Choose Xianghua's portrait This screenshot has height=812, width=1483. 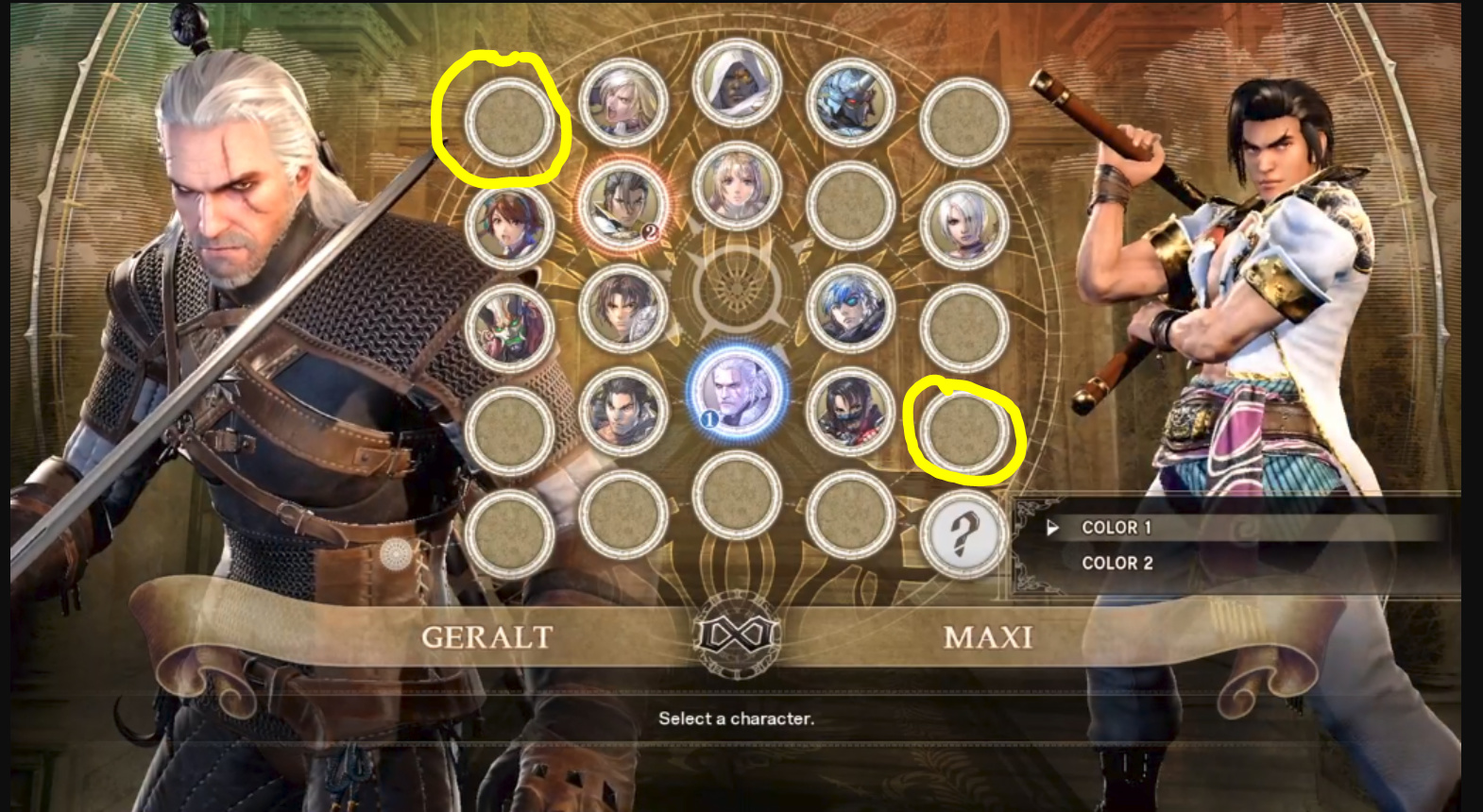click(509, 225)
